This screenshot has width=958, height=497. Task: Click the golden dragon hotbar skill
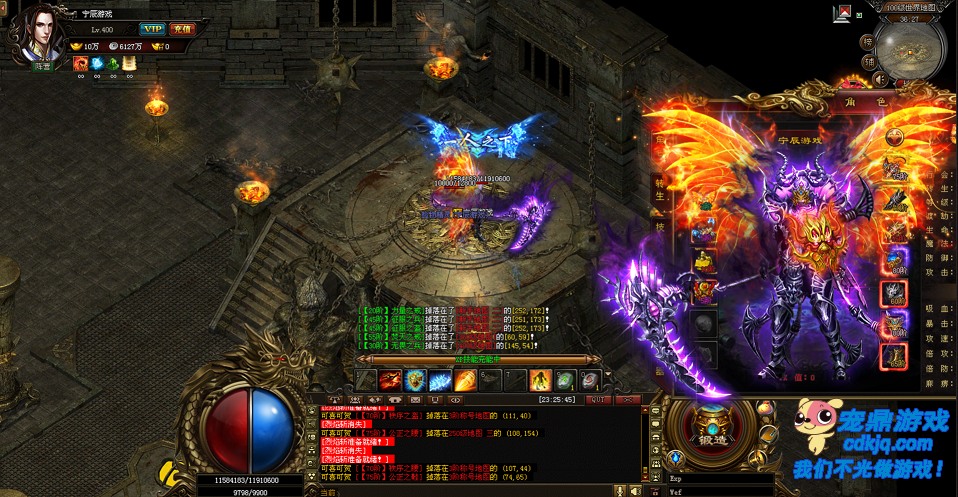click(416, 380)
